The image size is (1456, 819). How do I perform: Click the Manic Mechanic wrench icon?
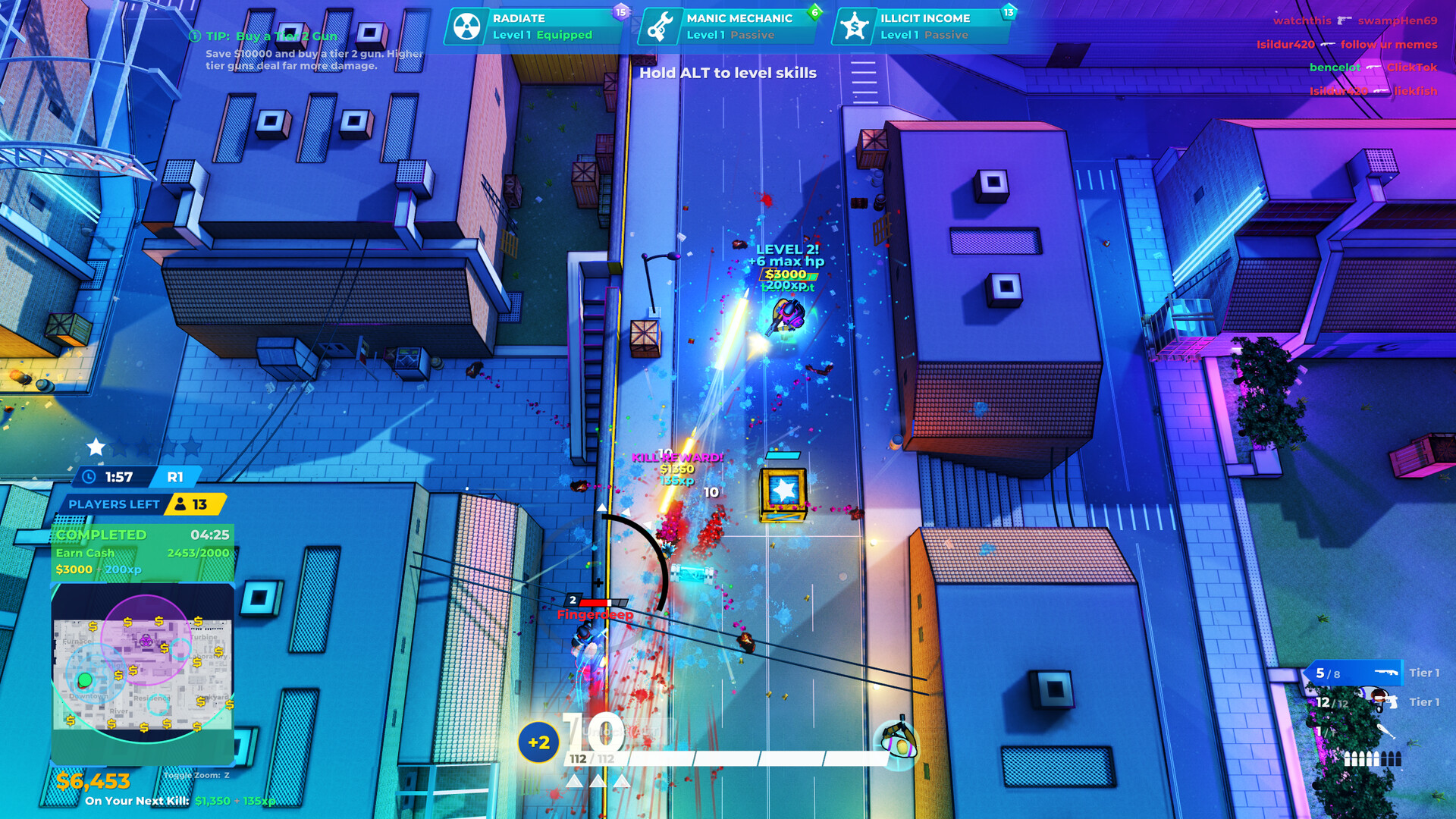pos(661,25)
